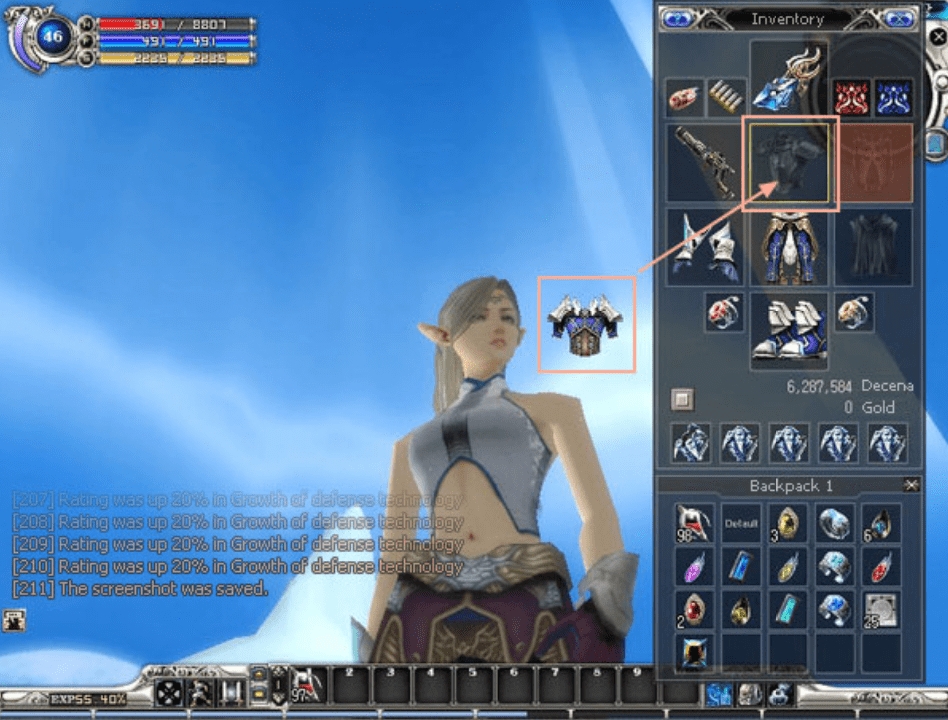
Task: Select the equipped headpiece slot in Inventory
Action: [x=789, y=77]
